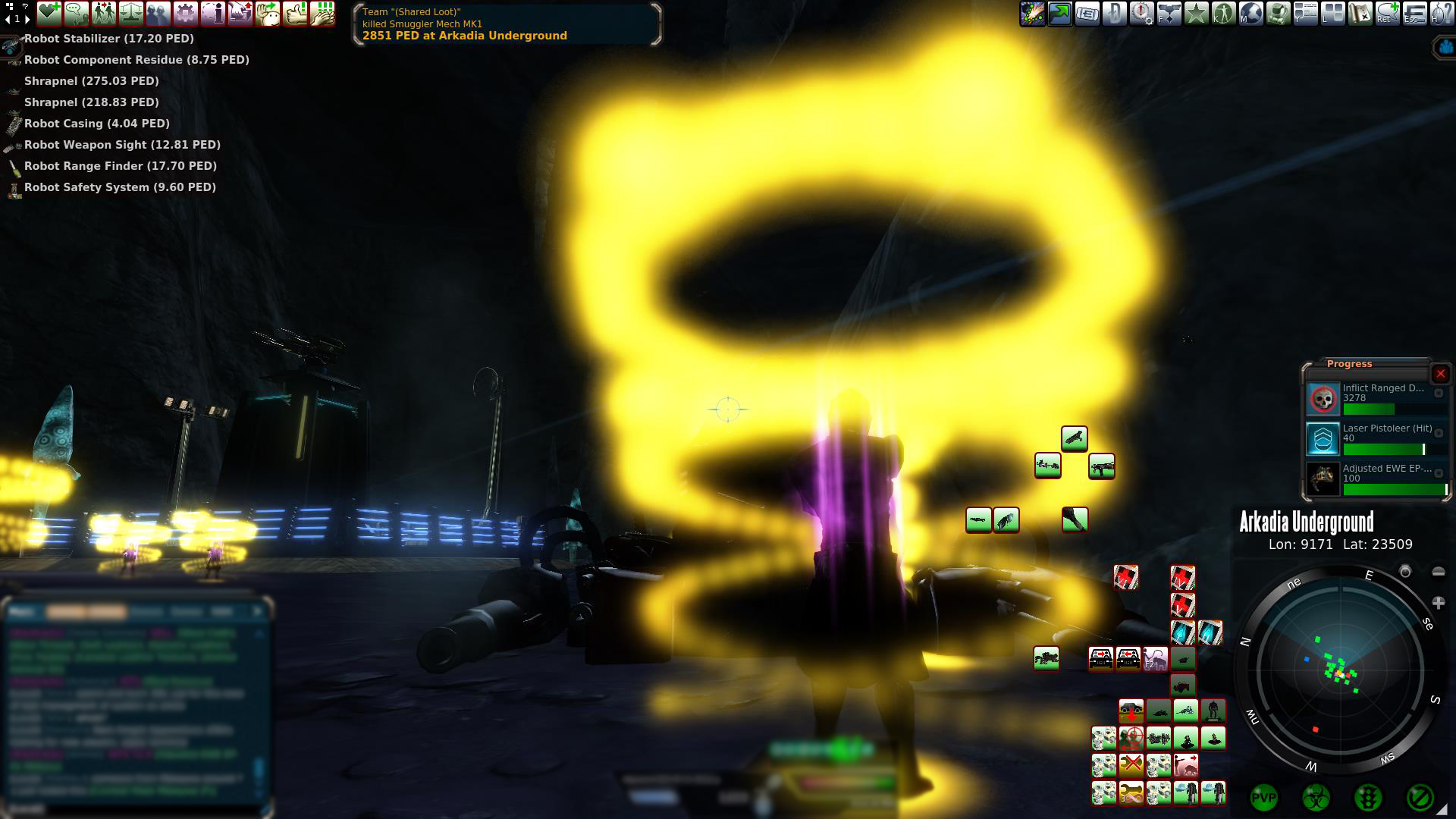The height and width of the screenshot is (819, 1456).
Task: Zoom out the radar with minus button
Action: [x=1438, y=572]
